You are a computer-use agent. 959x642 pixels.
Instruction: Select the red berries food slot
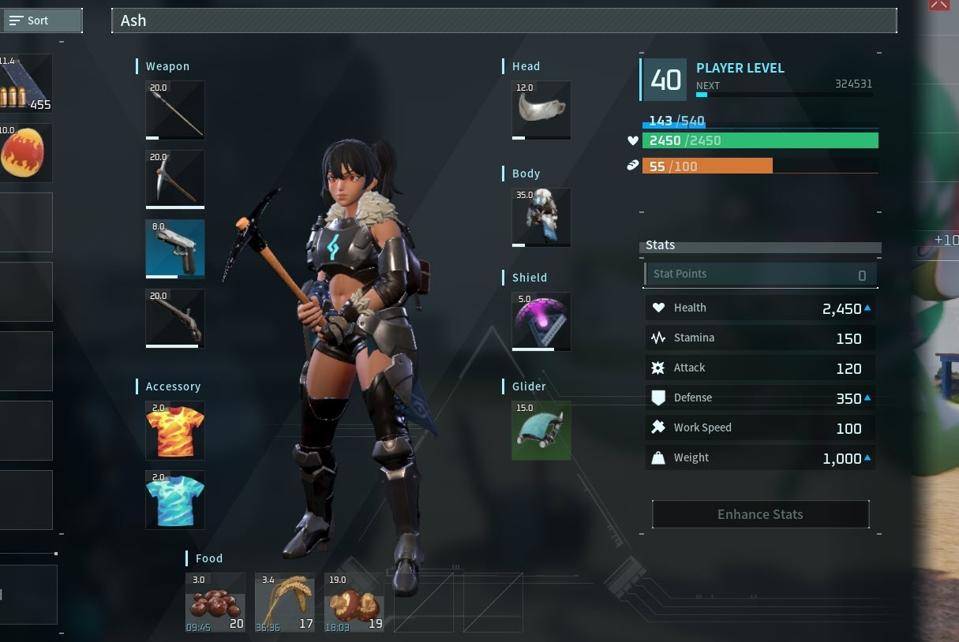(215, 602)
